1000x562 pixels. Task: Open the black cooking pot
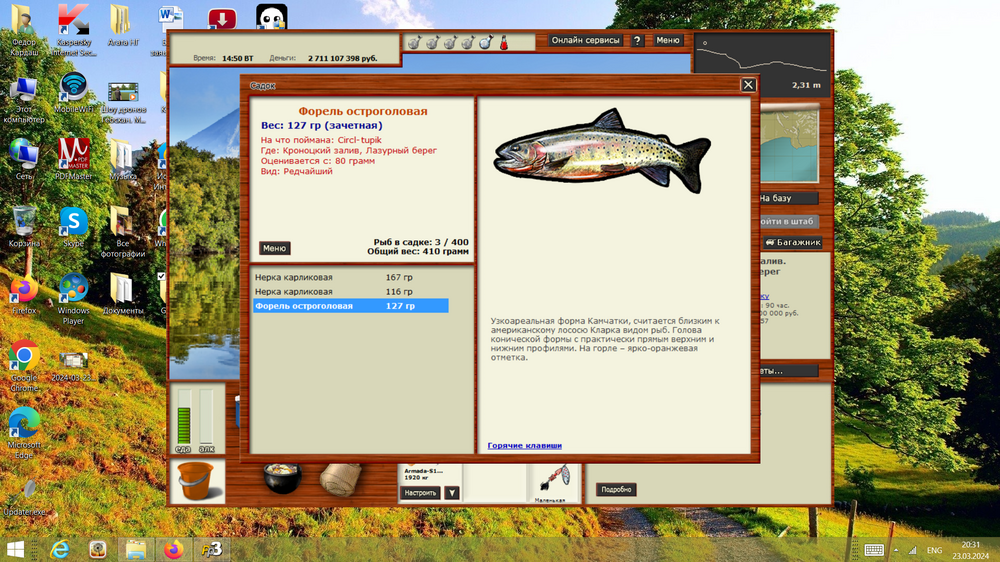tap(283, 478)
